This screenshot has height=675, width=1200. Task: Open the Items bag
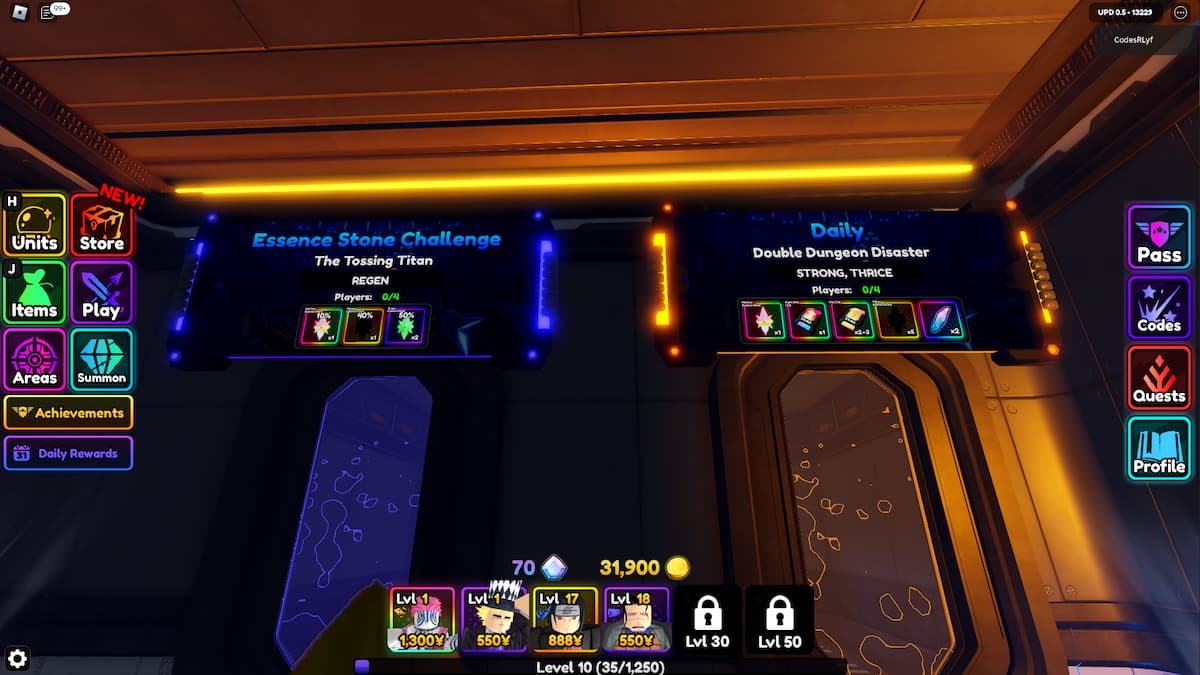pyautogui.click(x=36, y=293)
